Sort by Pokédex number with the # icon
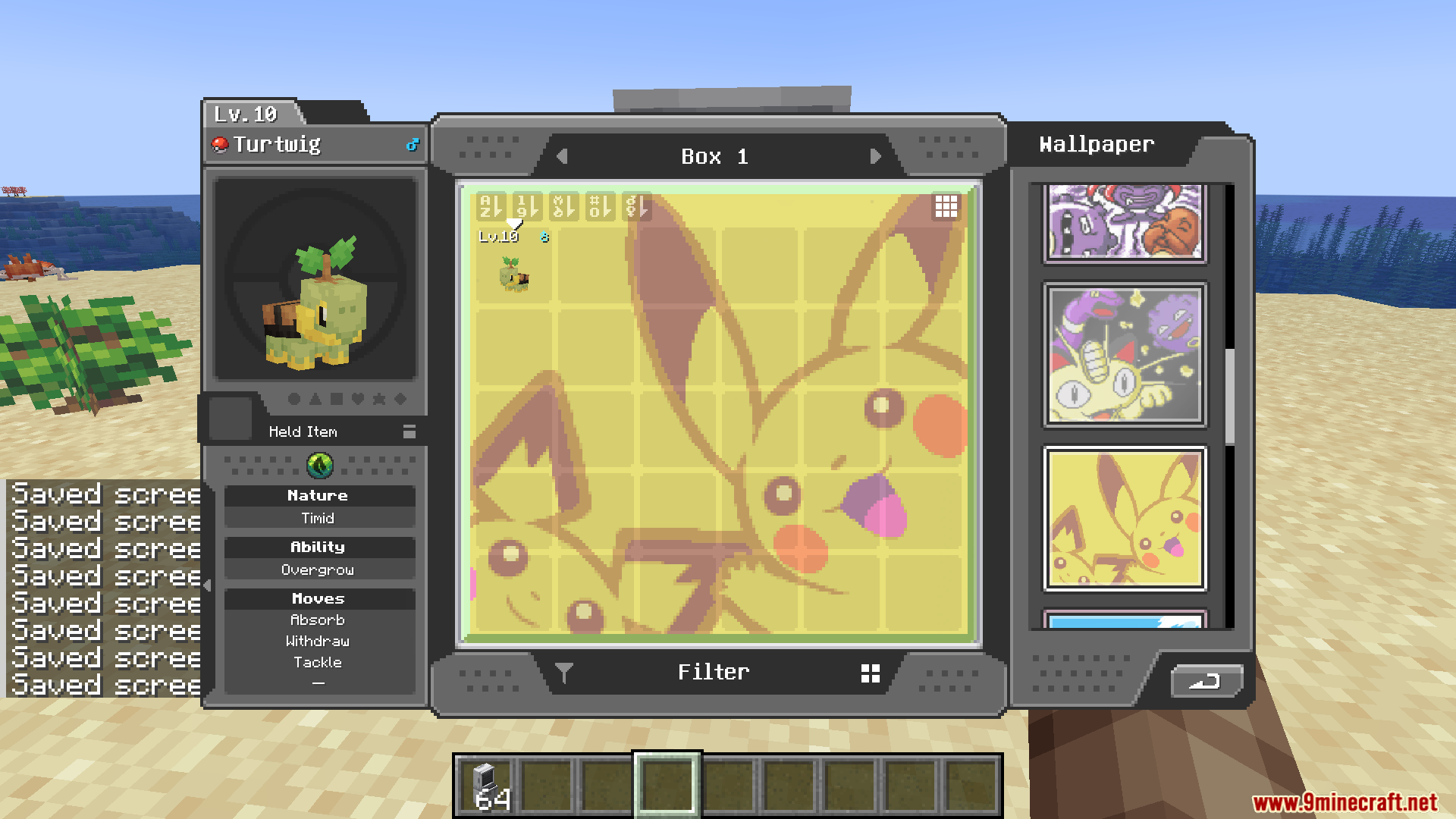1456x819 pixels. click(599, 206)
